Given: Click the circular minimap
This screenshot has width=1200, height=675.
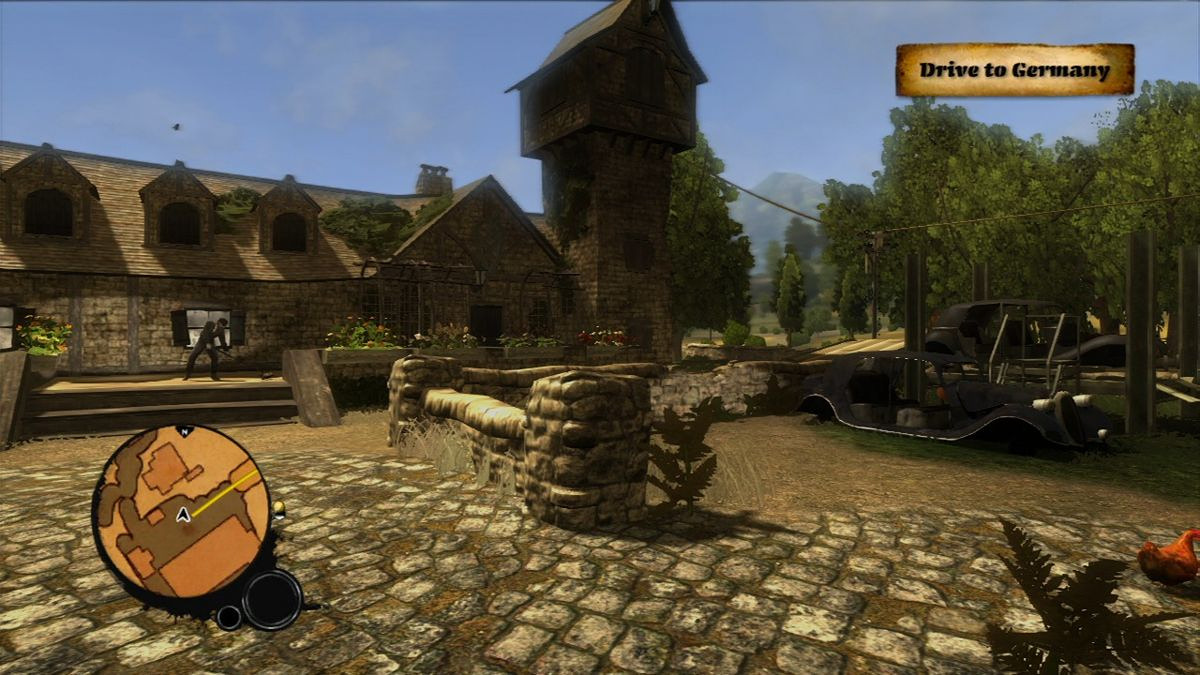Looking at the screenshot, I should pos(182,513).
